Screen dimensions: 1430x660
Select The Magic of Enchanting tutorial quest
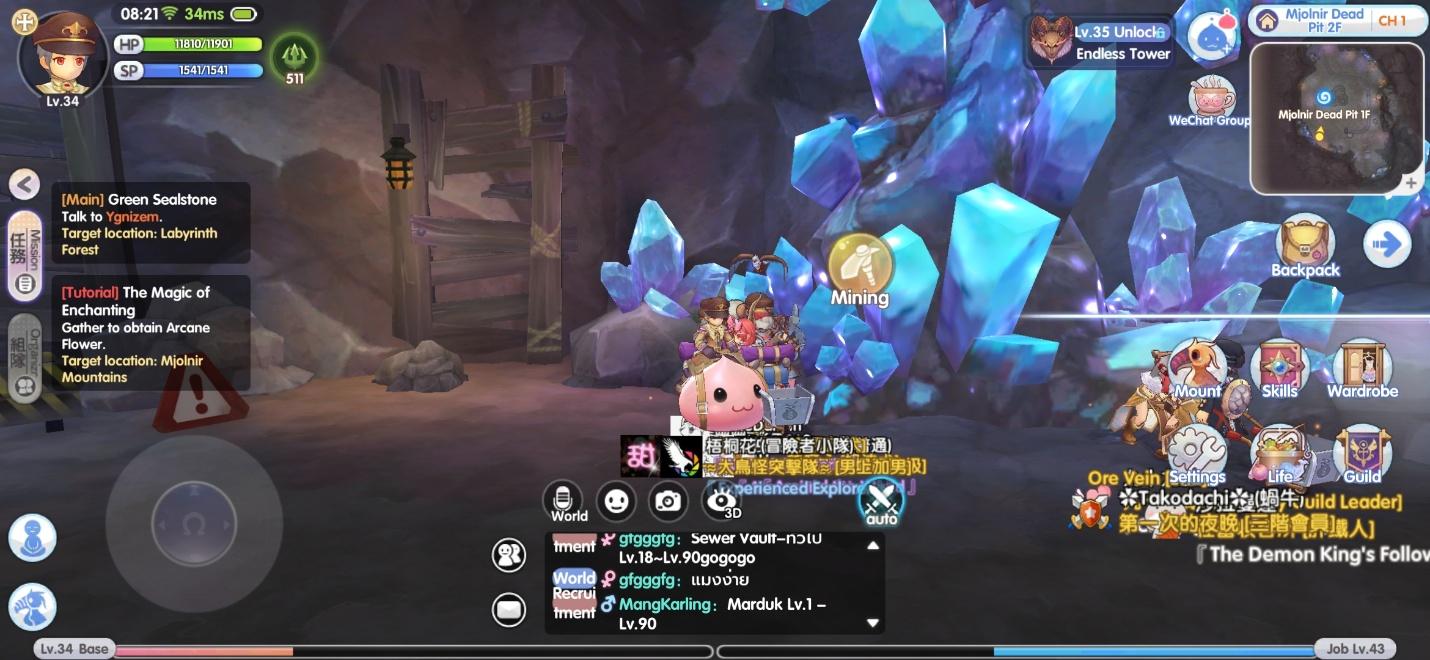coord(150,334)
